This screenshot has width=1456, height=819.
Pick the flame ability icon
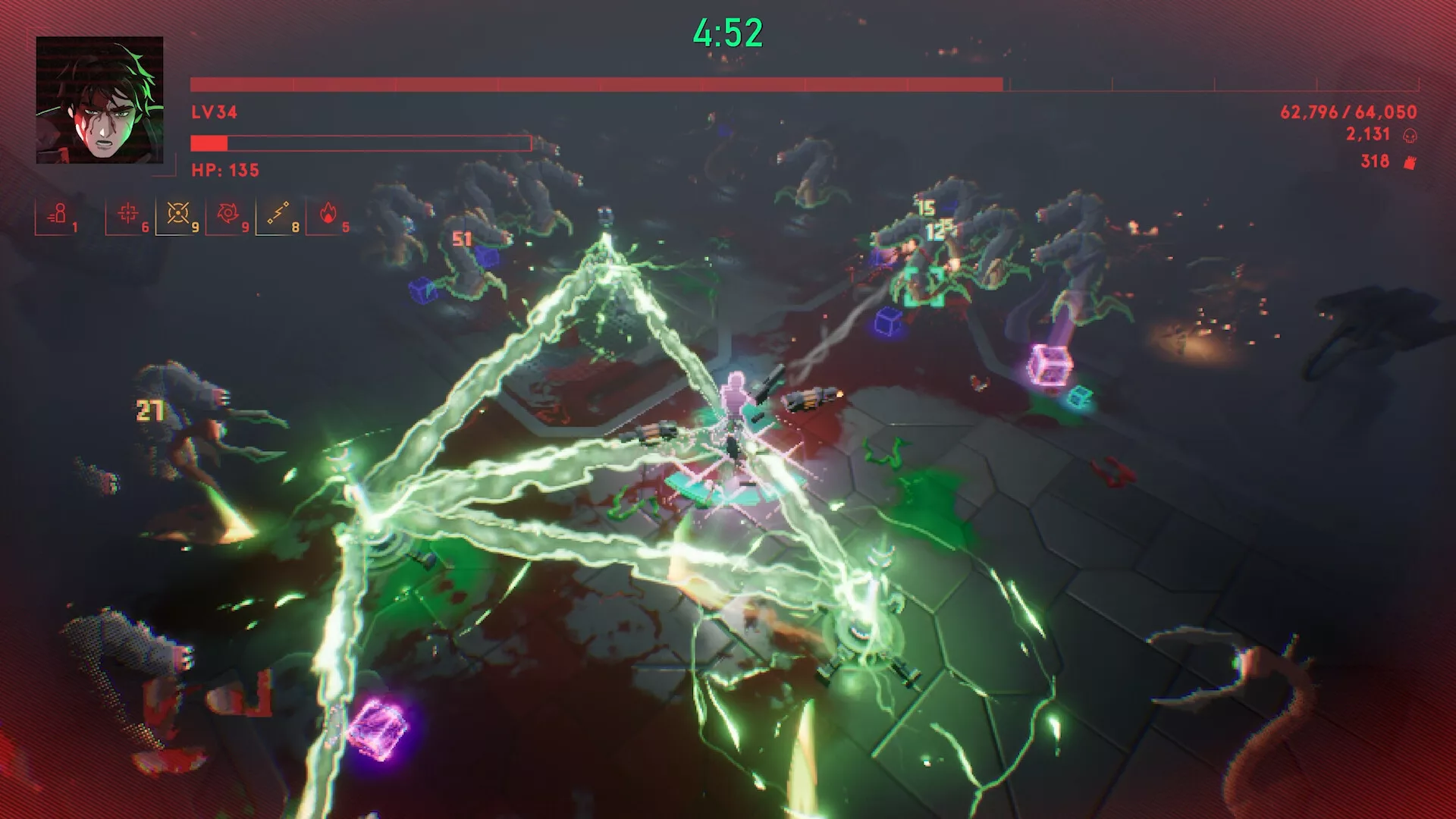click(x=328, y=214)
